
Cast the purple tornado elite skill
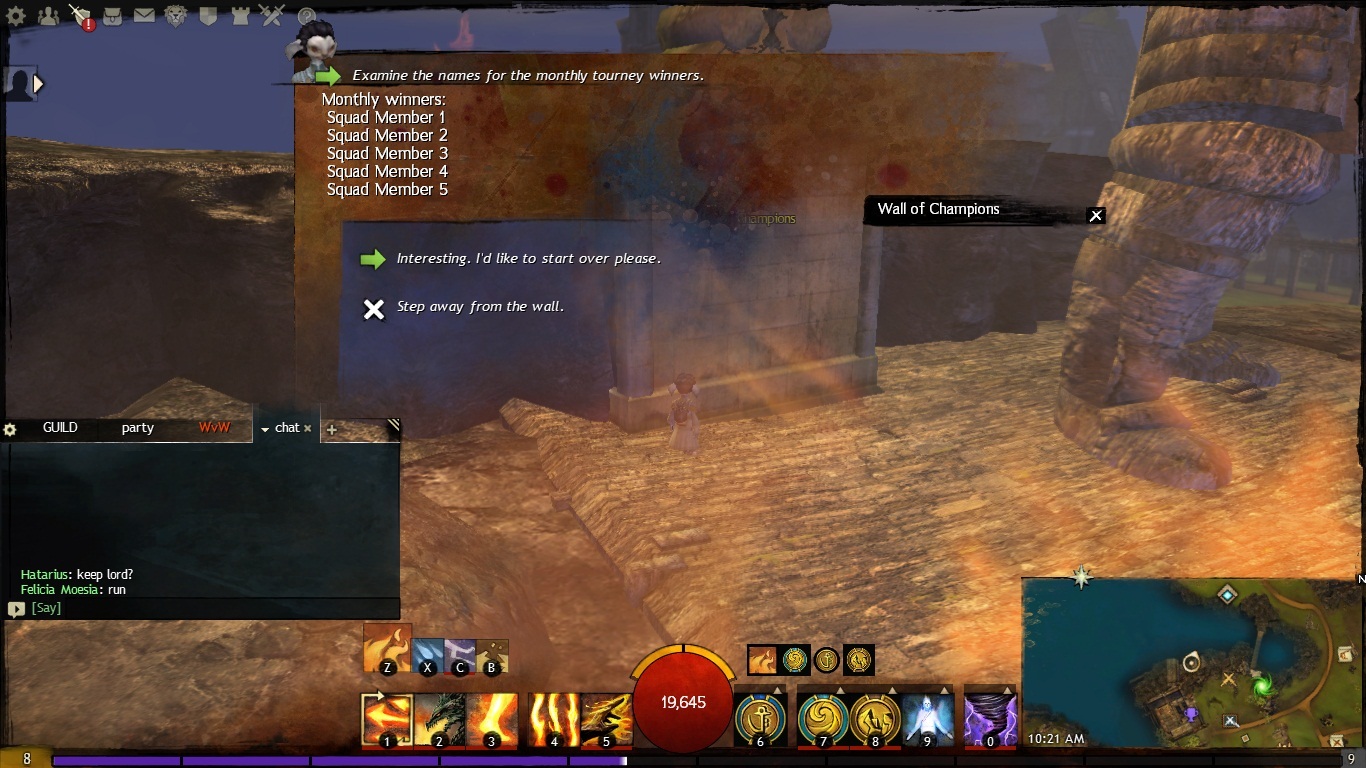click(x=990, y=718)
